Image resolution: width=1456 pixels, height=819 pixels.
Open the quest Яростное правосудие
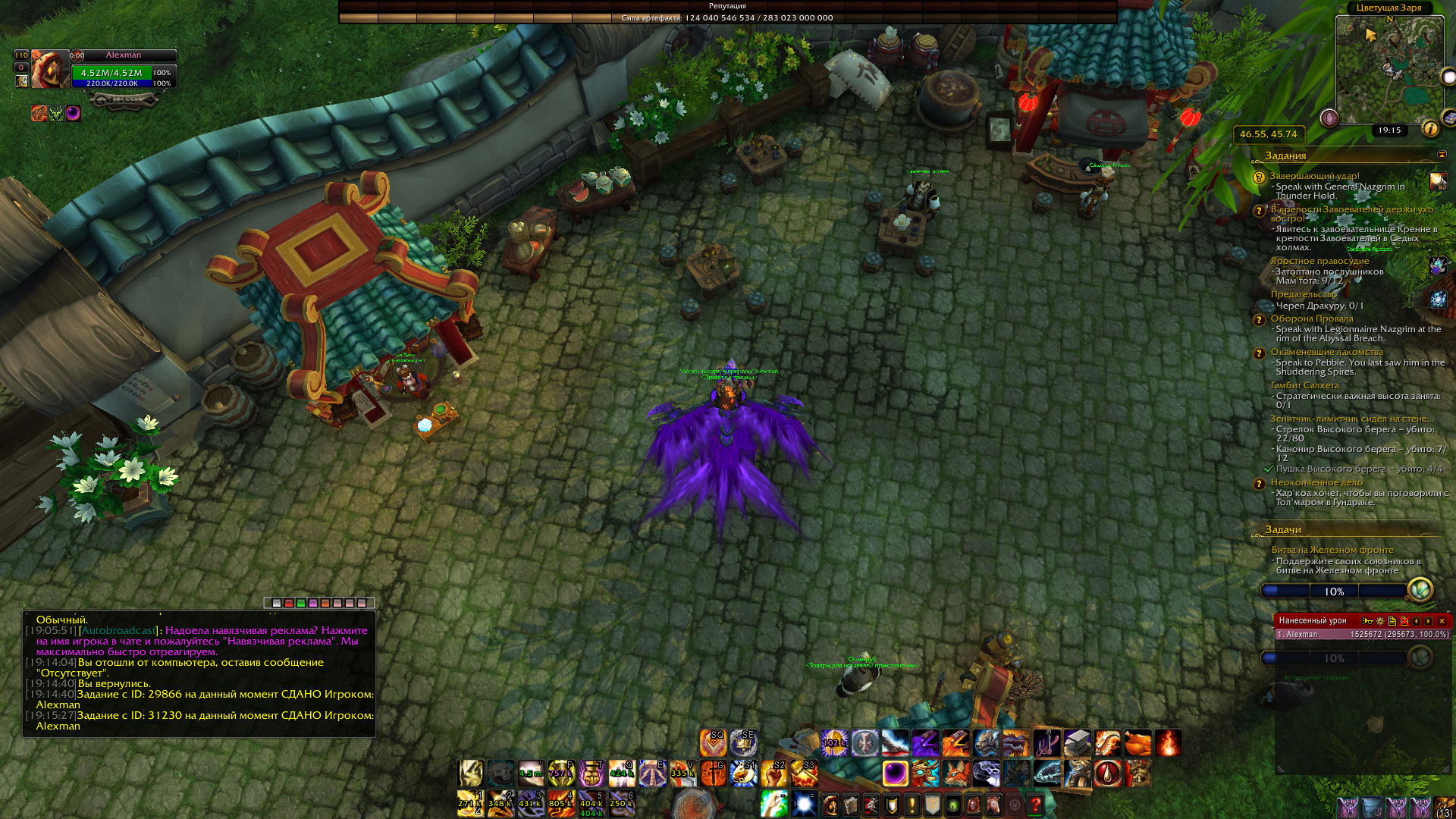coord(1319,261)
